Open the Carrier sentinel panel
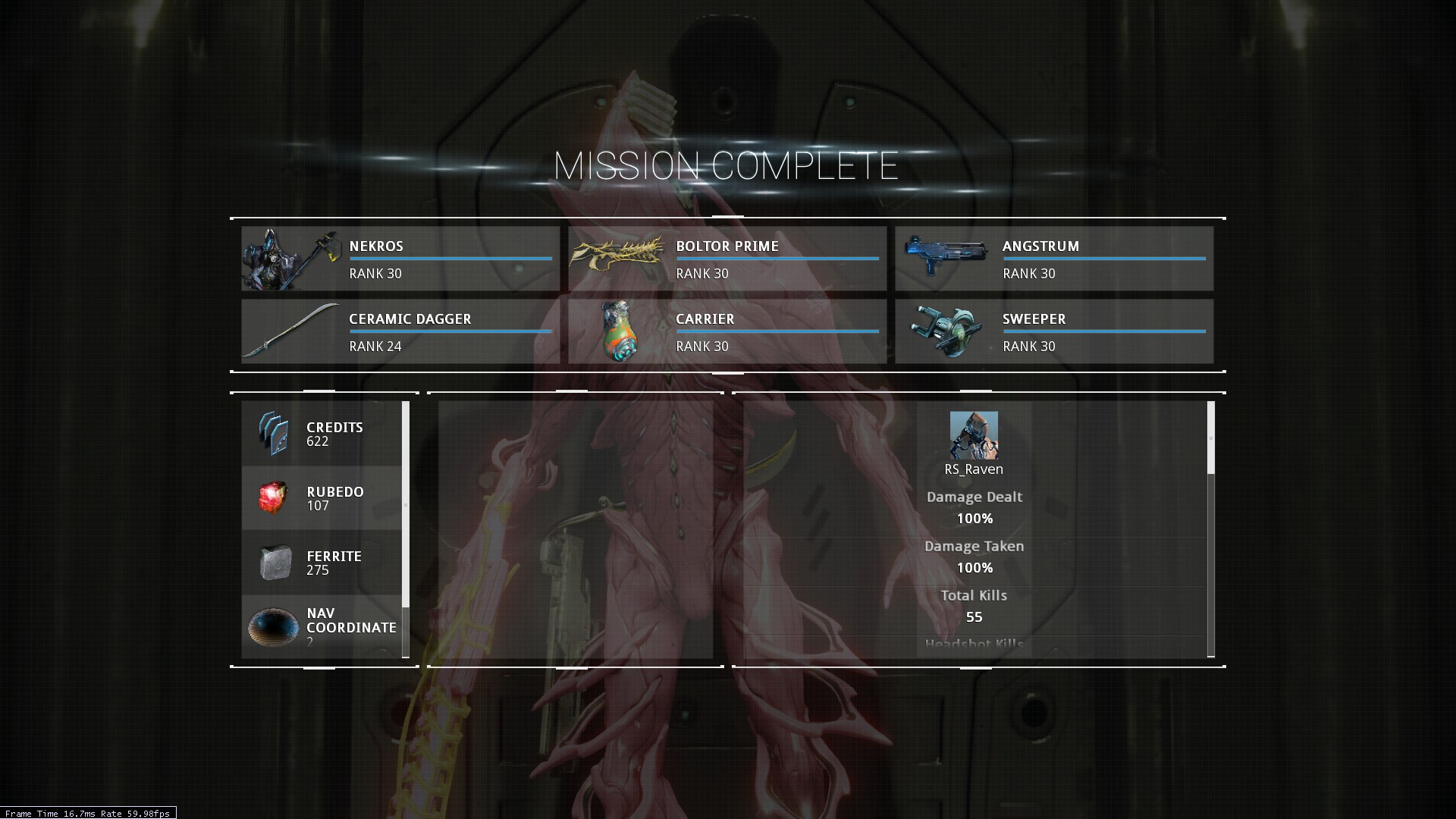 (727, 331)
